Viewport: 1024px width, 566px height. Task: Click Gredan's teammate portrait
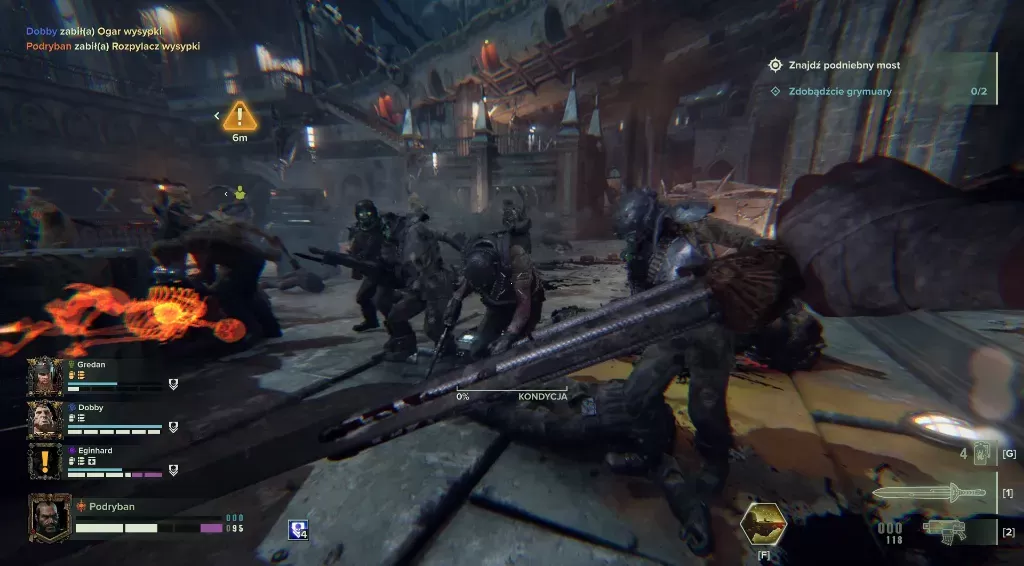(x=45, y=376)
